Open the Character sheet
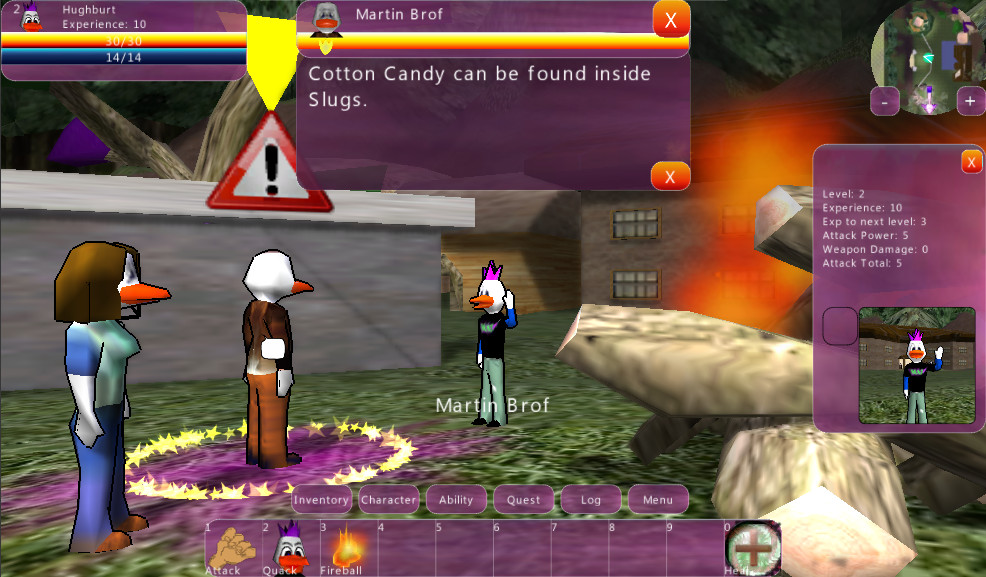Viewport: 986px width, 577px height. pos(389,499)
